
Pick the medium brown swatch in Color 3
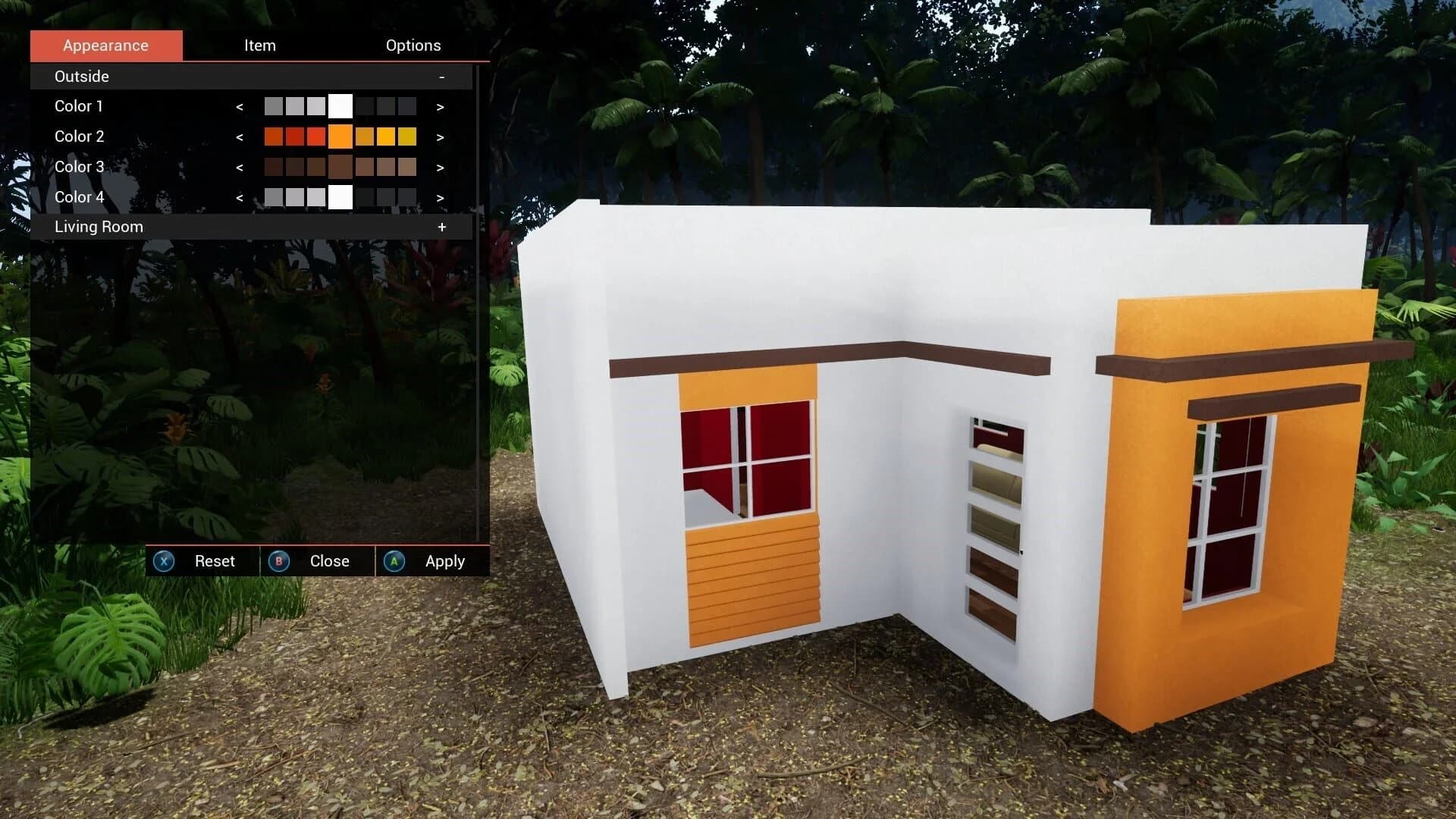340,167
